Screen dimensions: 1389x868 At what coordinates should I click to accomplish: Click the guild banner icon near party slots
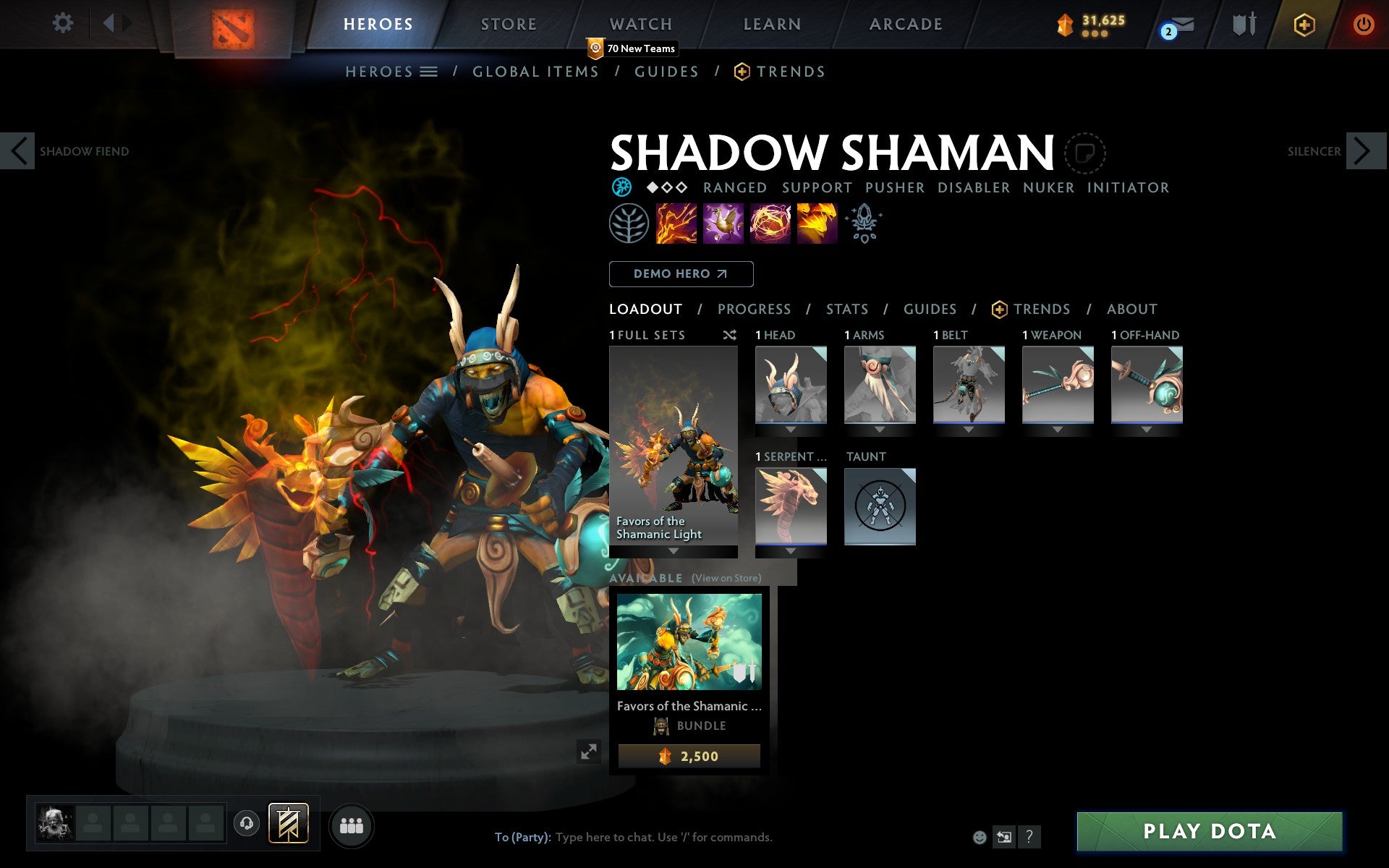(288, 823)
